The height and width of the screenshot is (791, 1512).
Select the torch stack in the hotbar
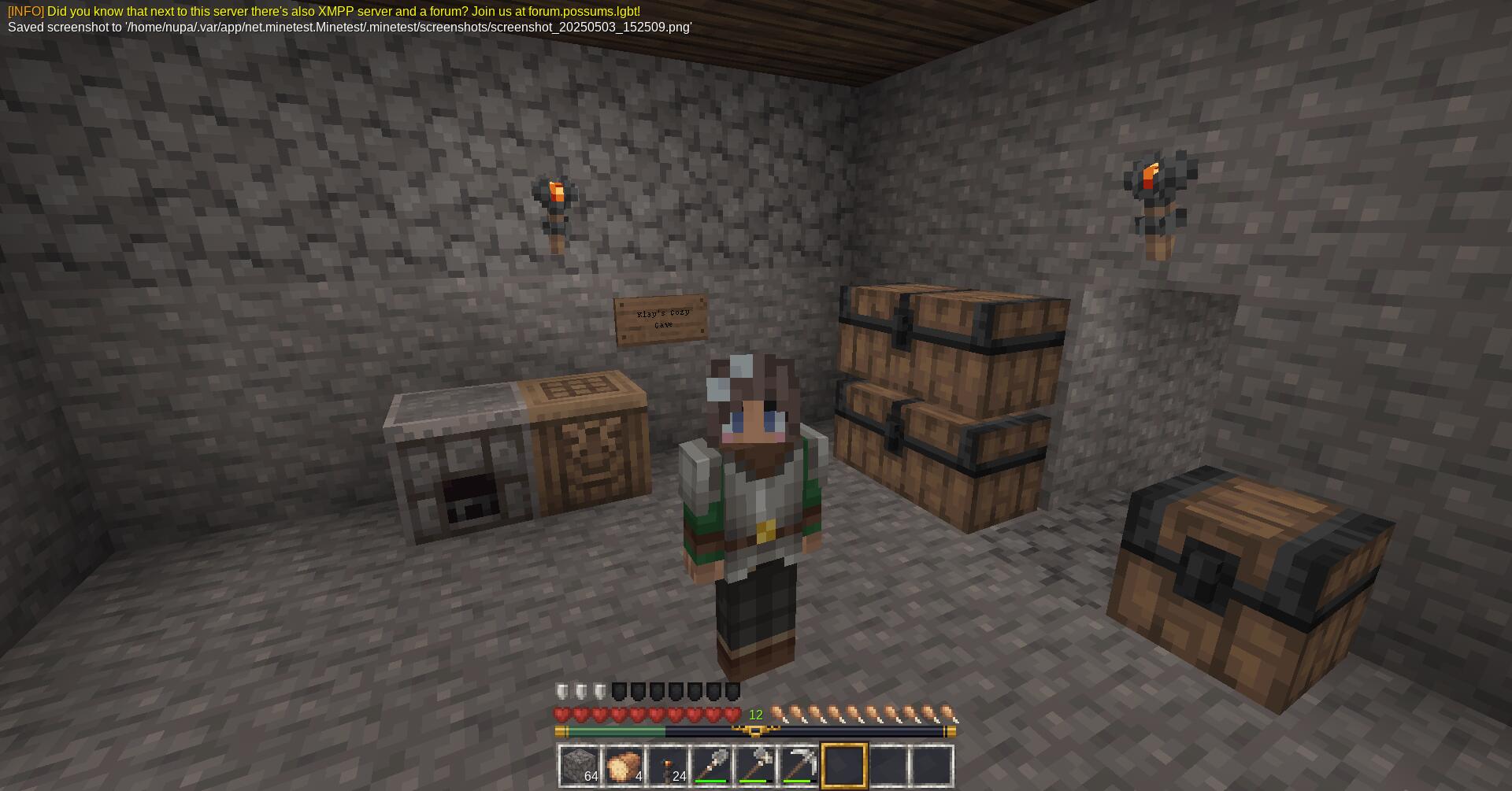670,764
